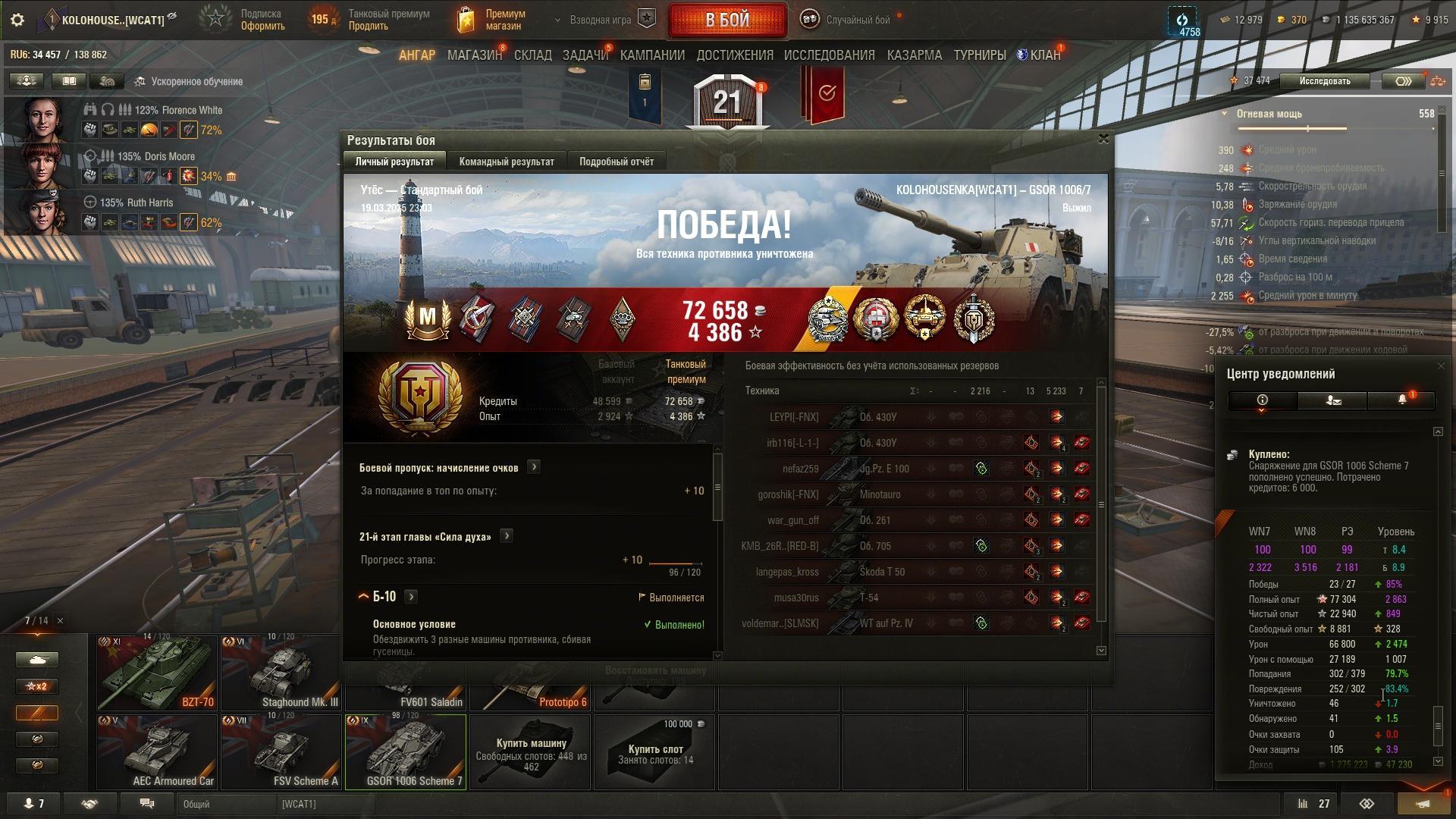Open the МАГАЗИН menu
The width and height of the screenshot is (1456, 819).
click(x=474, y=55)
